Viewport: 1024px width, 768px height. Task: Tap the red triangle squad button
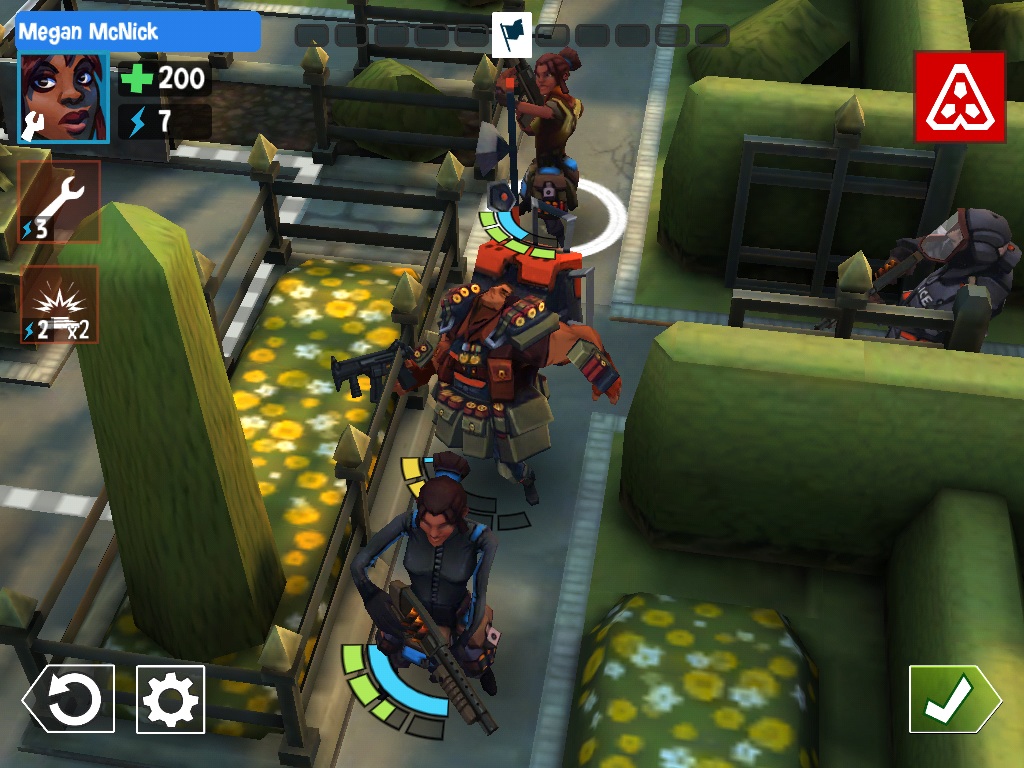(959, 97)
